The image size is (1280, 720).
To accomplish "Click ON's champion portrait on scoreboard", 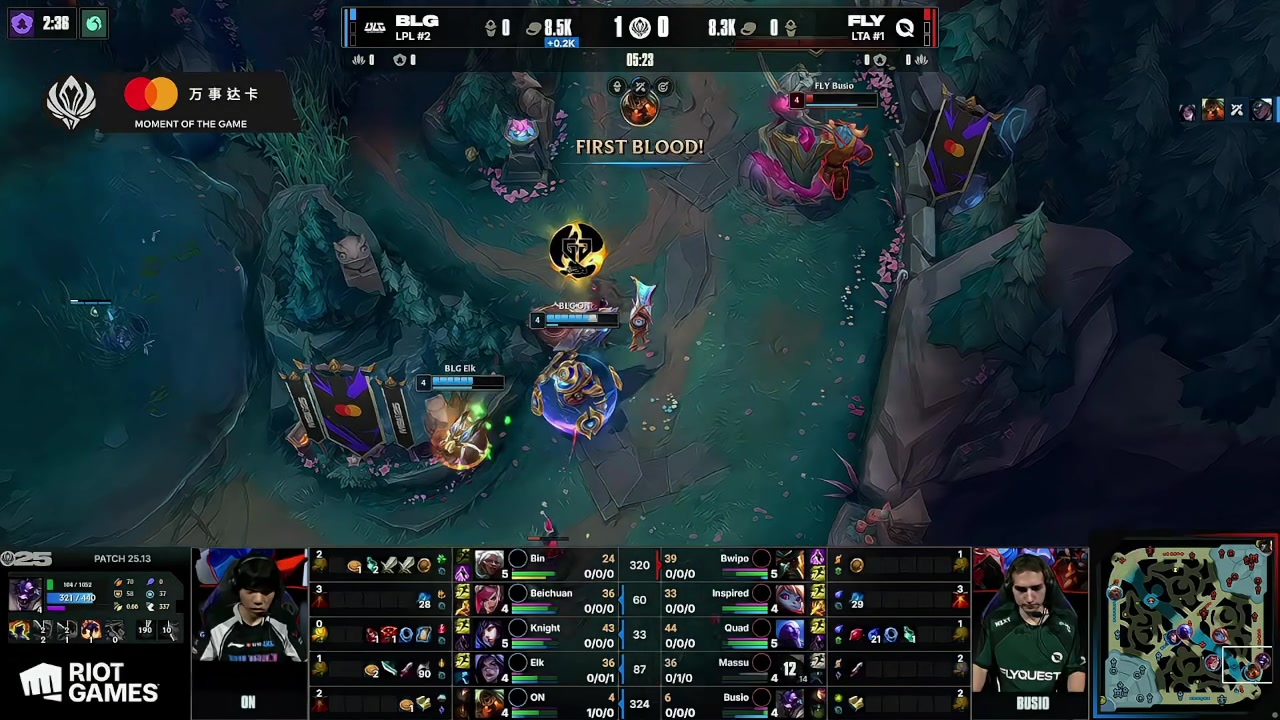I will click(490, 702).
